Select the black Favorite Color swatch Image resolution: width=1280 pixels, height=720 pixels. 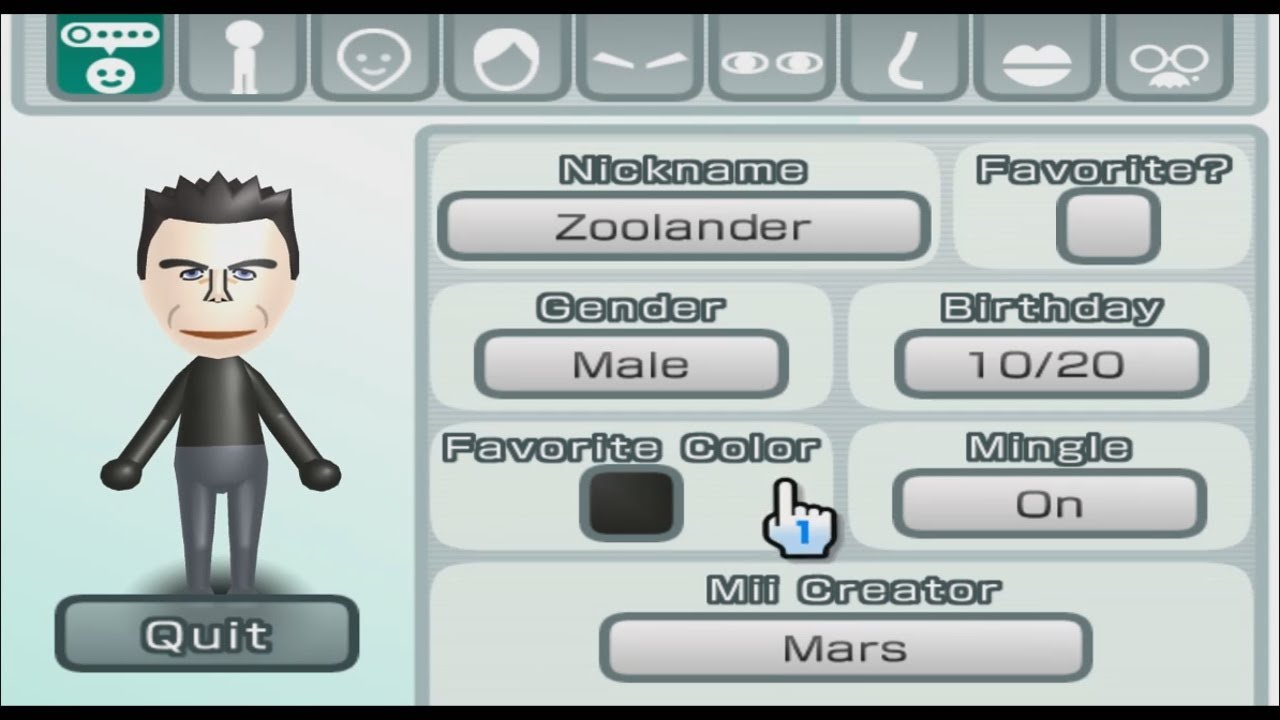629,503
